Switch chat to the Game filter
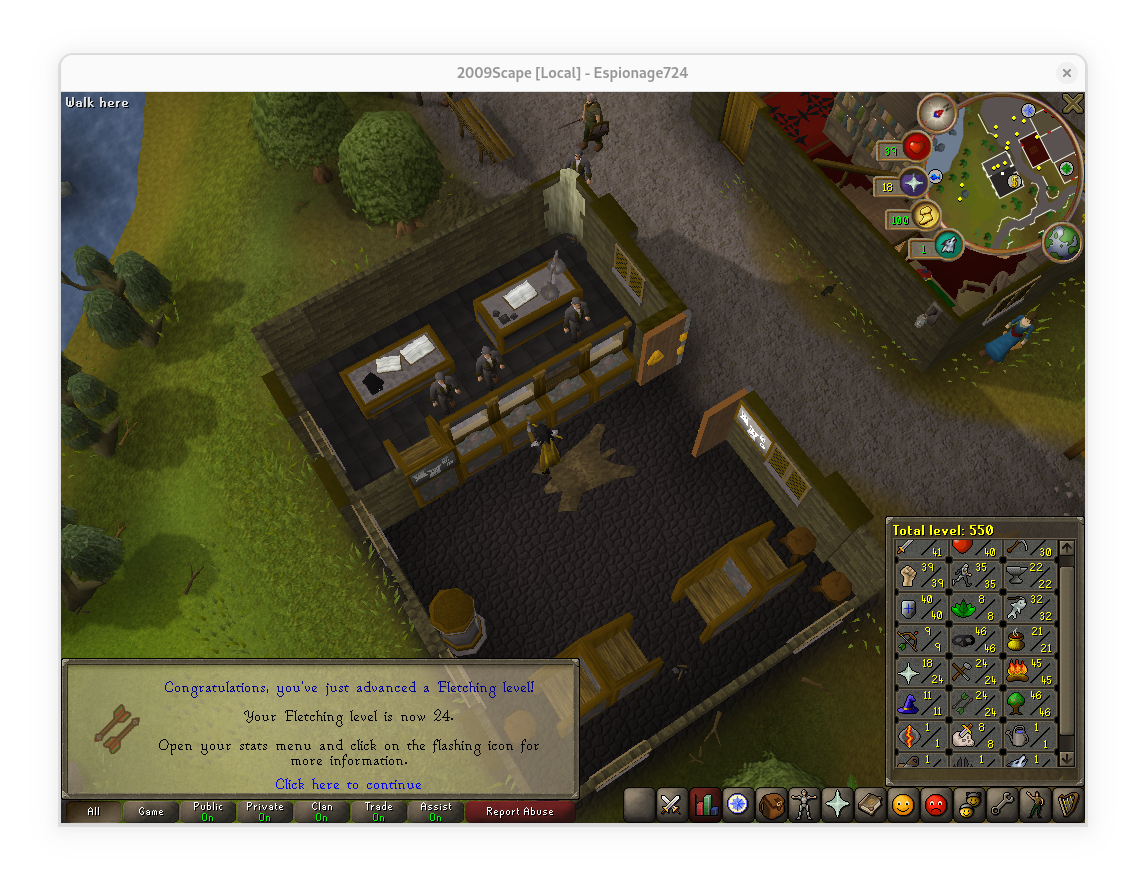Viewport: 1146px width, 890px height. coord(151,812)
